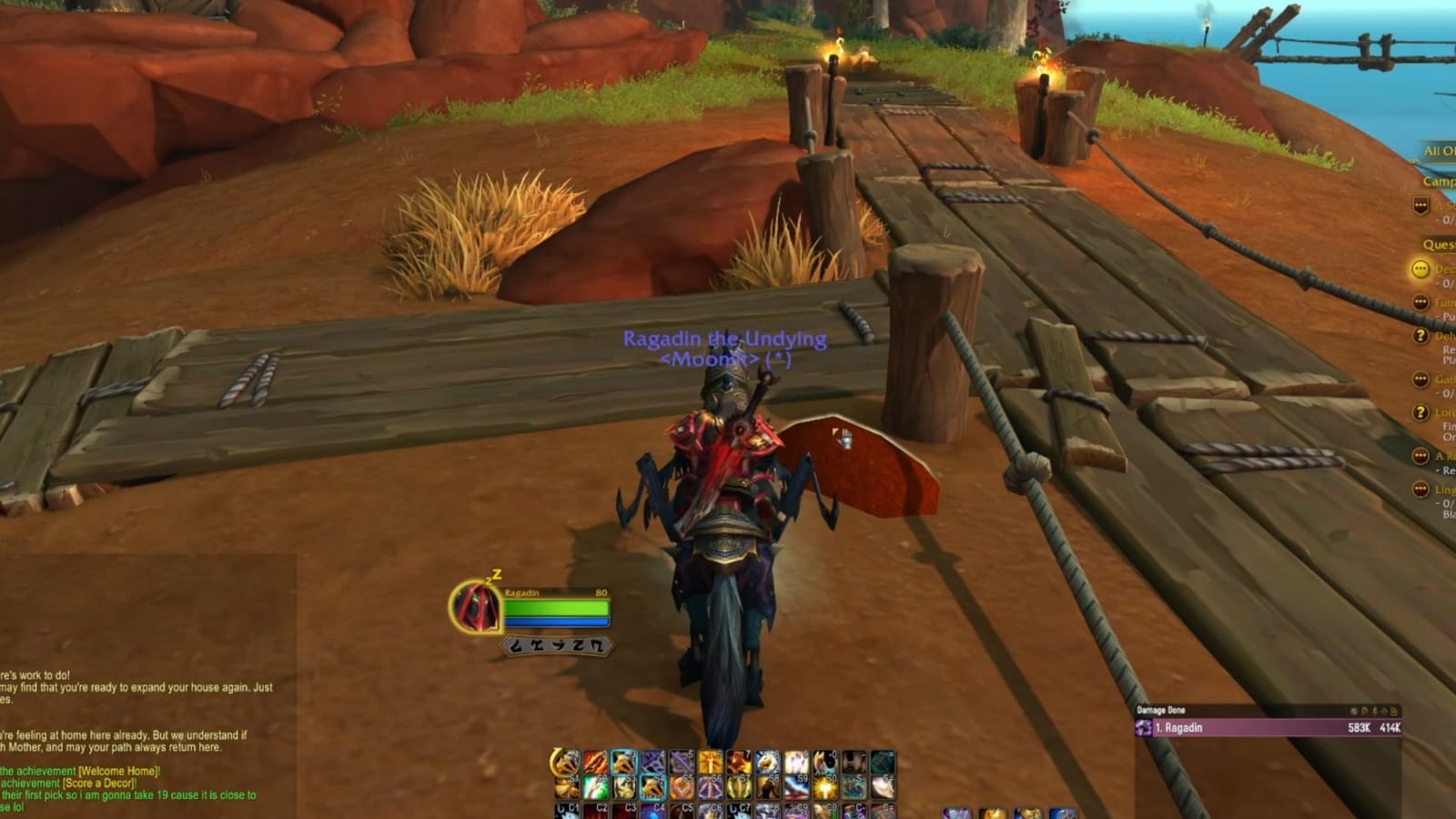This screenshot has height=819, width=1456.
Task: Click the golden sword ability on hotkey 6
Action: pos(709,760)
